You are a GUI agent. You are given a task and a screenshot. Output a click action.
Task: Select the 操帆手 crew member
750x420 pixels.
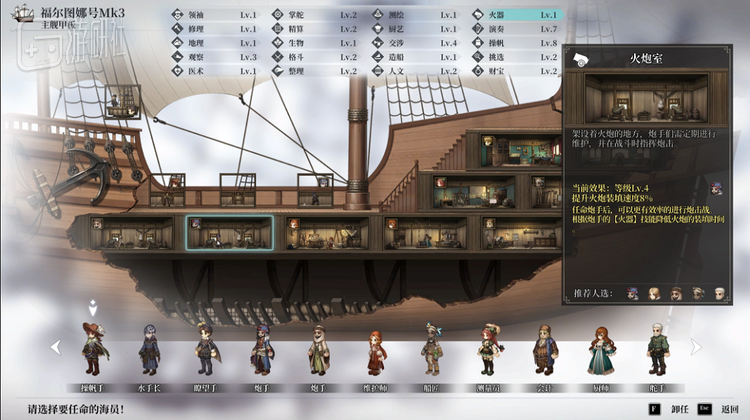[93, 348]
